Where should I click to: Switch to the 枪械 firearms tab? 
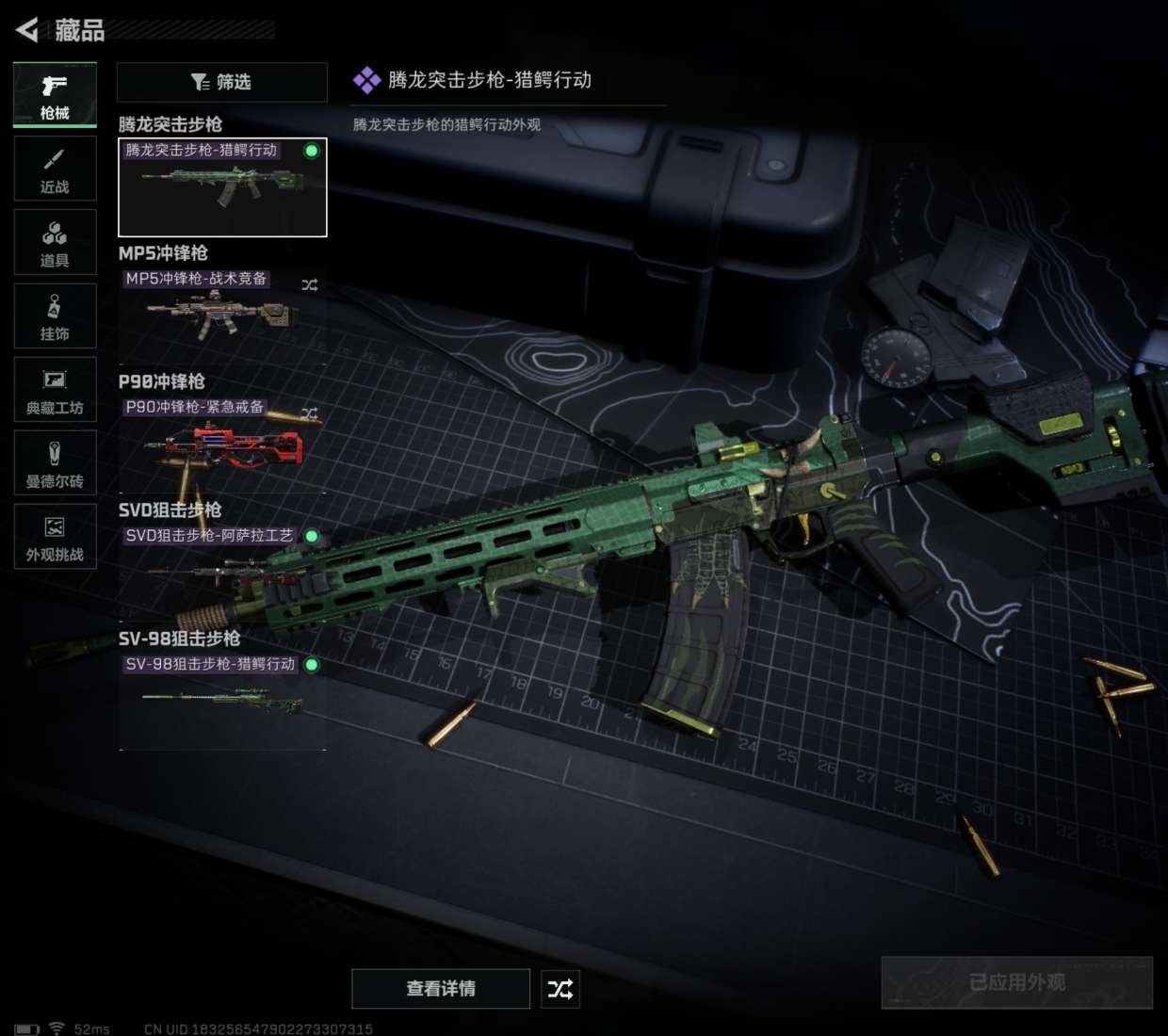[x=55, y=94]
